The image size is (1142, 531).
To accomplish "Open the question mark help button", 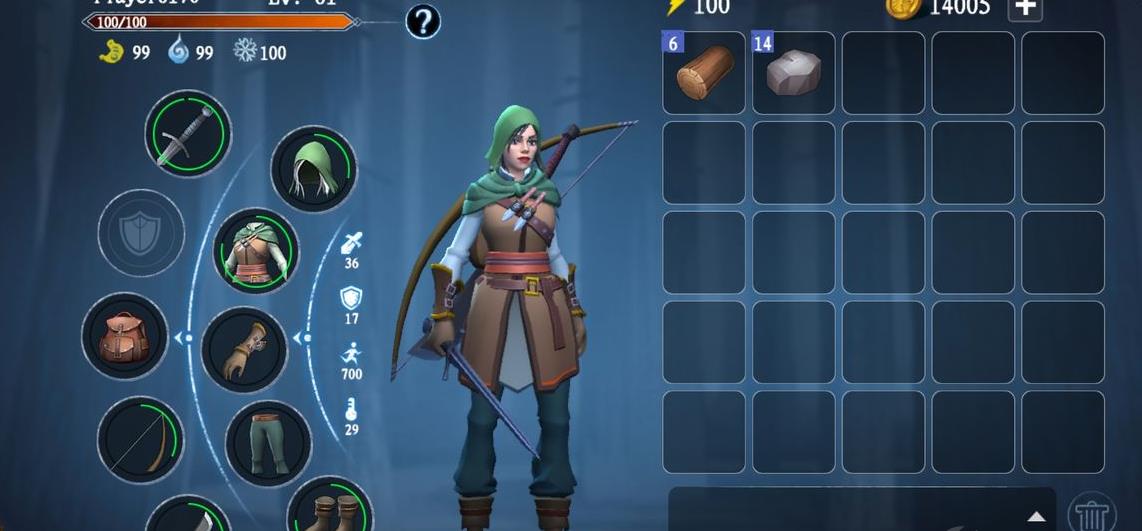I will [423, 22].
